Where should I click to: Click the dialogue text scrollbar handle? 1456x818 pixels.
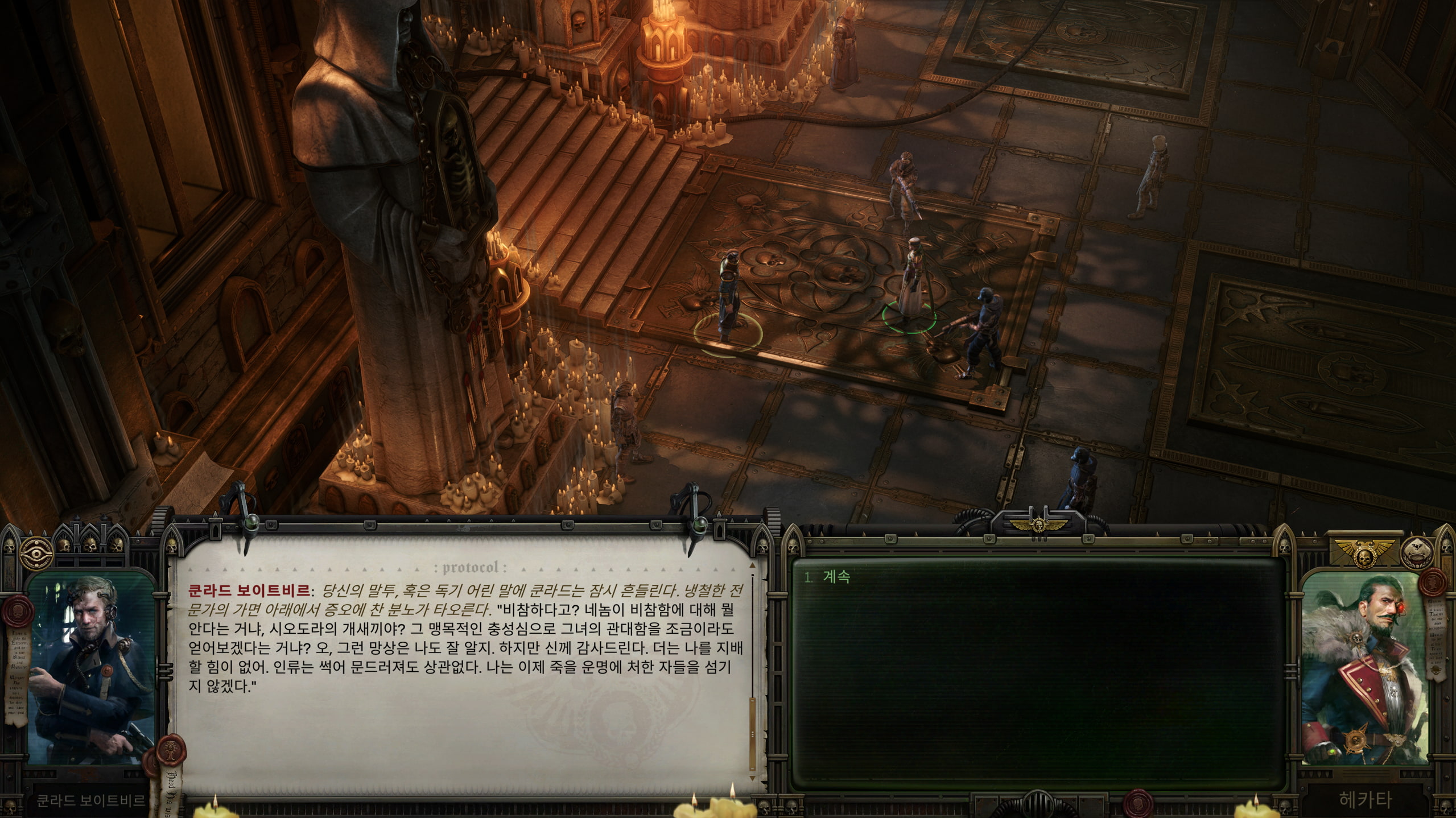(x=753, y=734)
